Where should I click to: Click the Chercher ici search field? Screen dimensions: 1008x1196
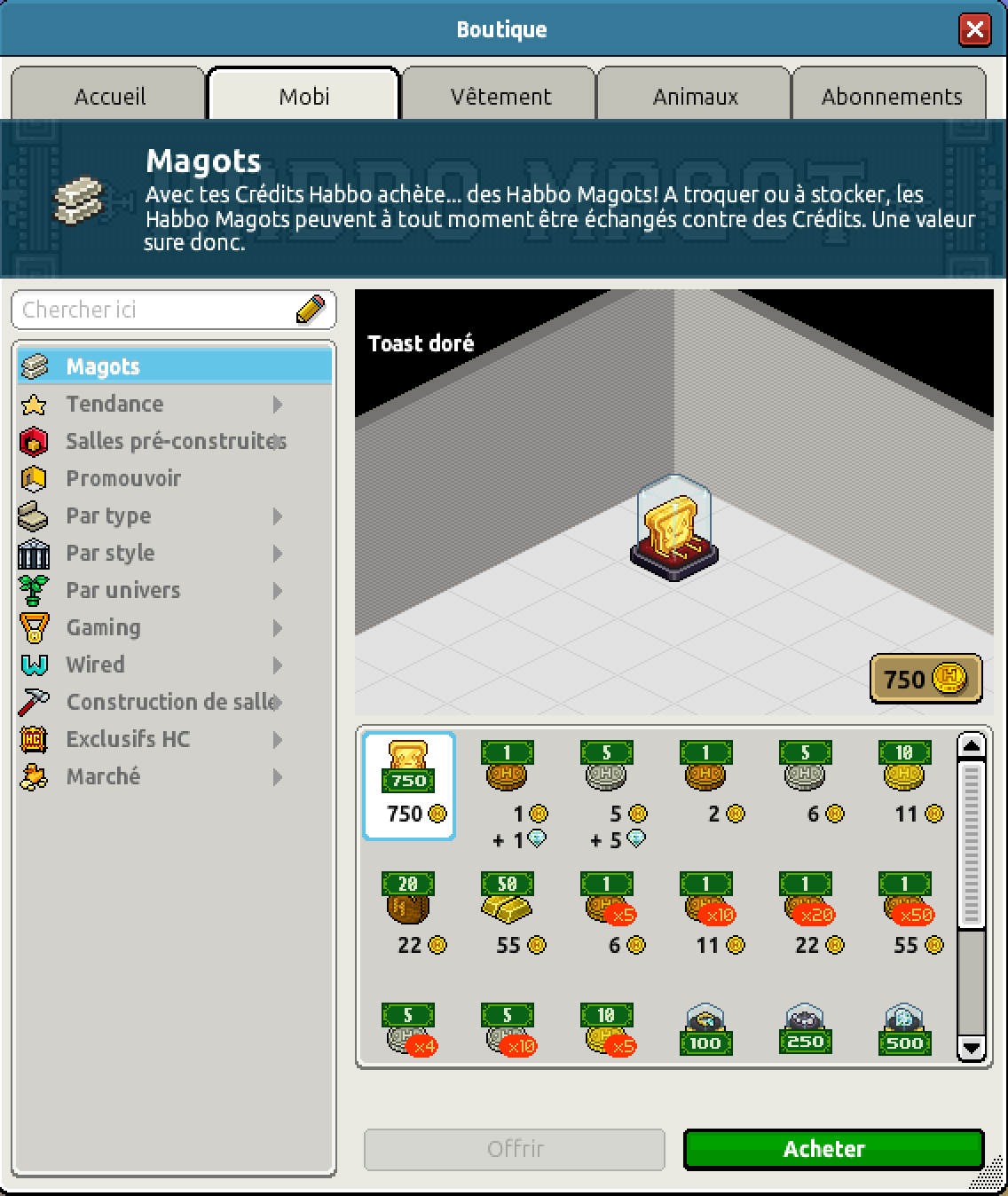coord(155,310)
